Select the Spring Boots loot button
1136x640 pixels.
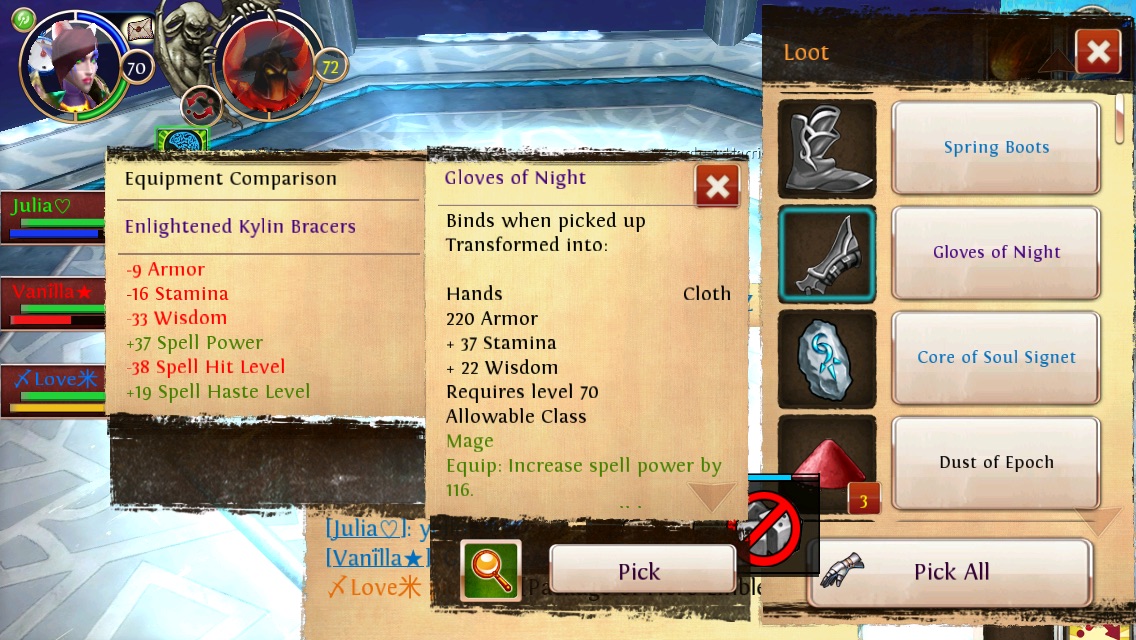[x=996, y=148]
